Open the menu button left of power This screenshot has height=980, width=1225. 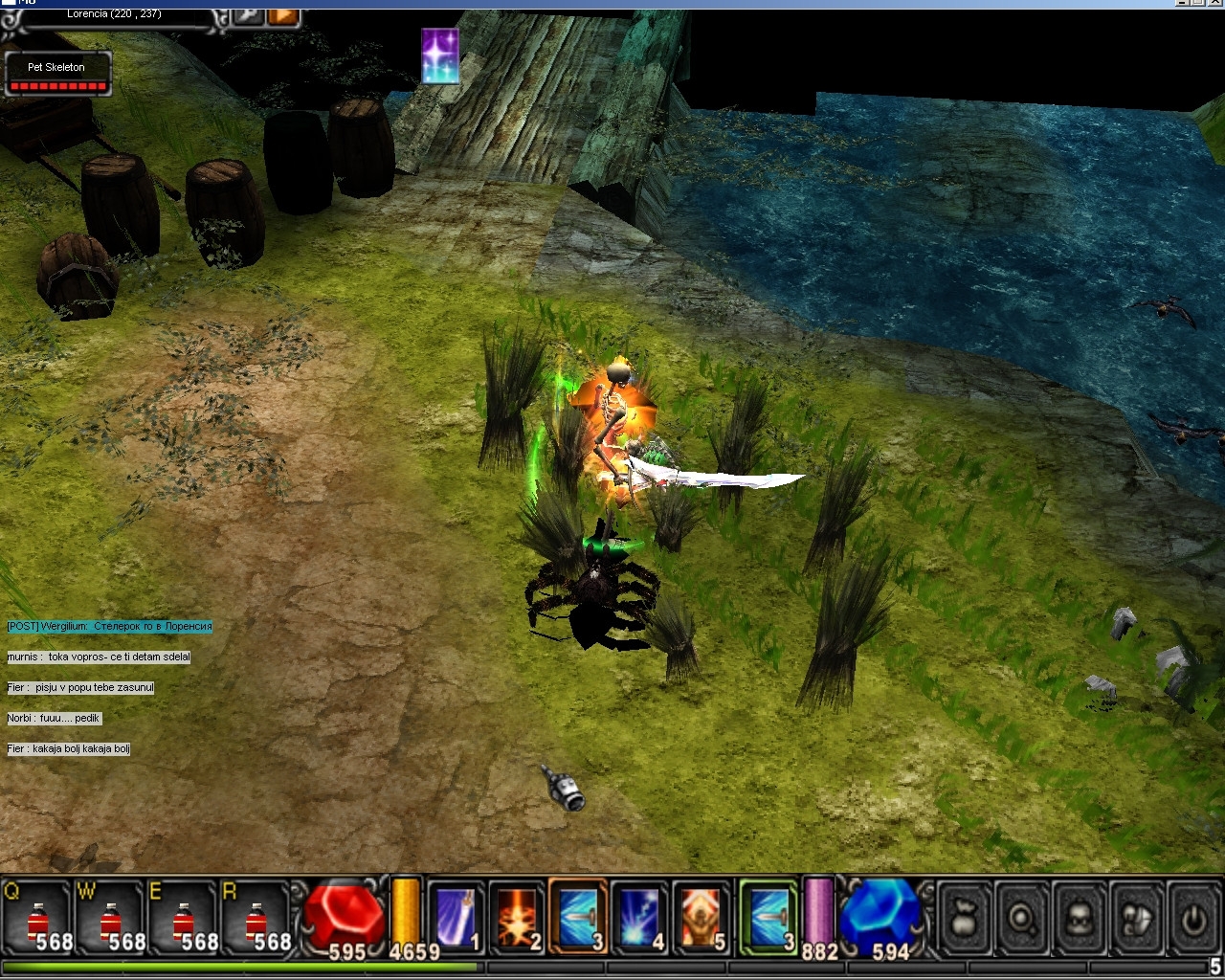click(x=1137, y=919)
